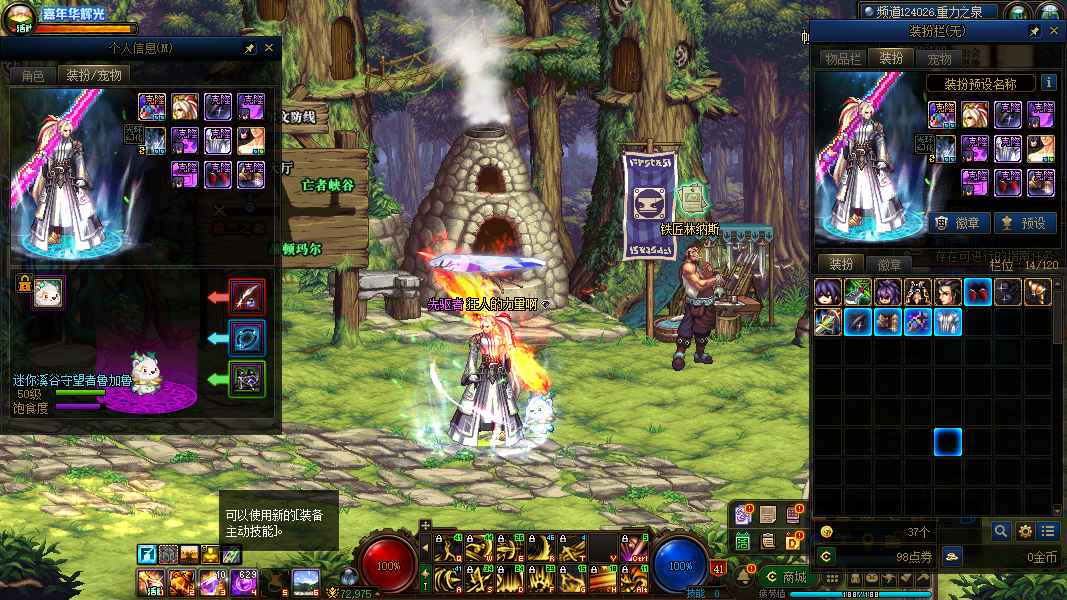Select the 徽章 sub-tab above item grid
This screenshot has height=600, width=1067.
coord(889,264)
